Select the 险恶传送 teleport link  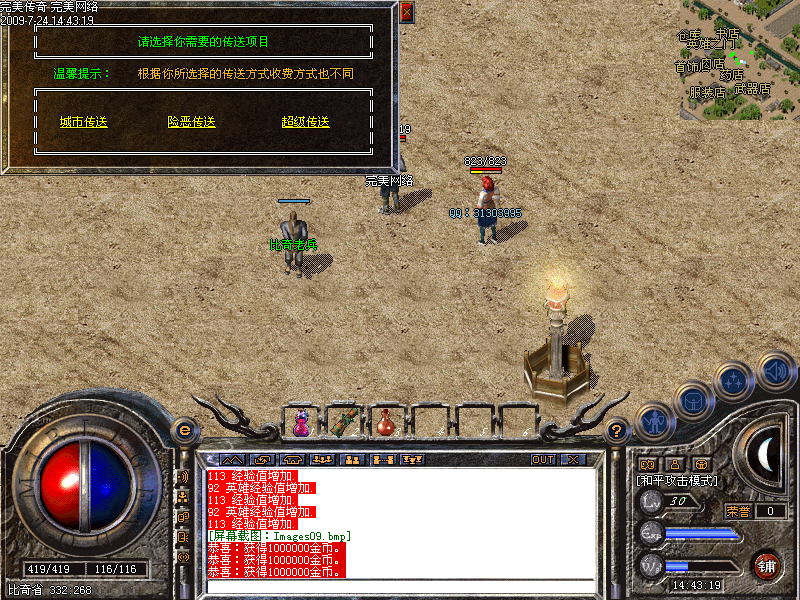192,122
